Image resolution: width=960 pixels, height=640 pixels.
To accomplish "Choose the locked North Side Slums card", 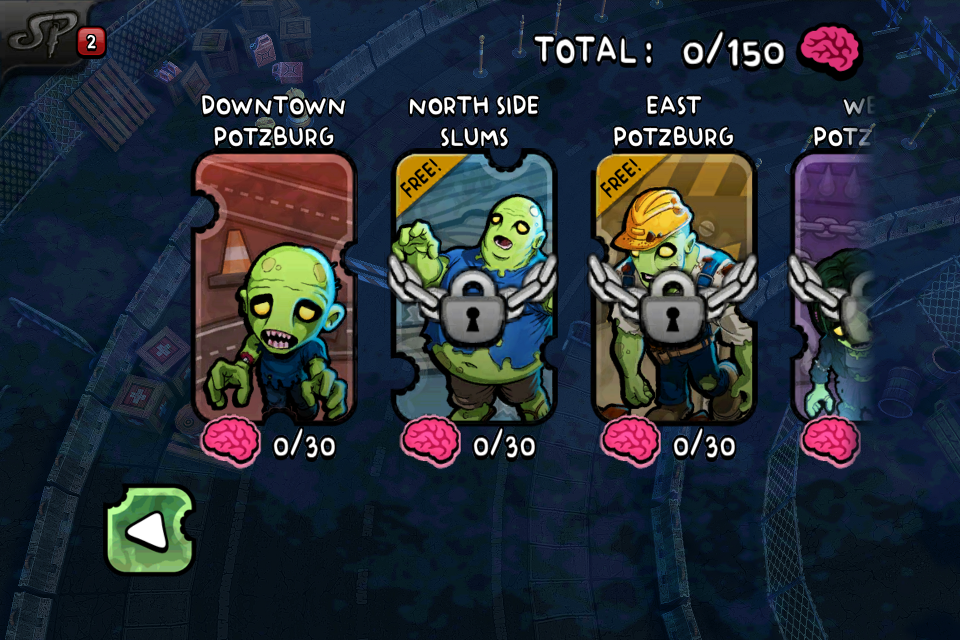I will [473, 288].
